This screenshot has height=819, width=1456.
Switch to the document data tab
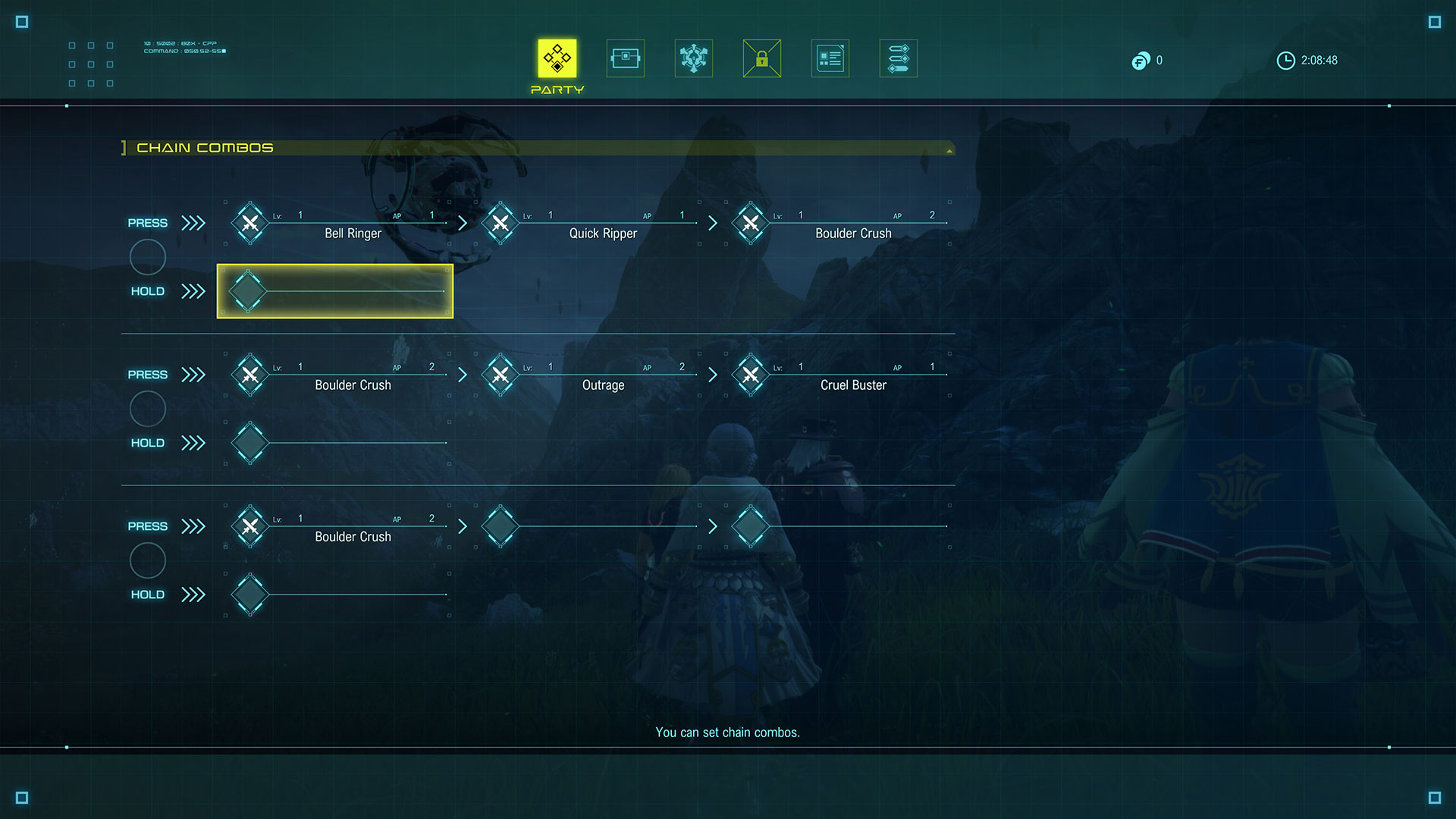click(x=830, y=58)
